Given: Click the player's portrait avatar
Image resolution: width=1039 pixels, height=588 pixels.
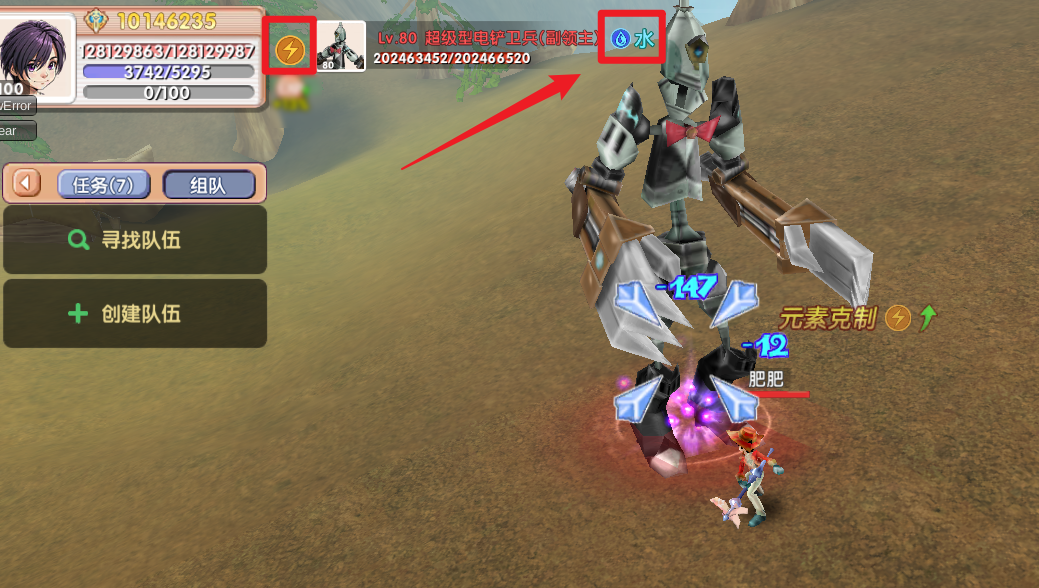Looking at the screenshot, I should pyautogui.click(x=37, y=57).
